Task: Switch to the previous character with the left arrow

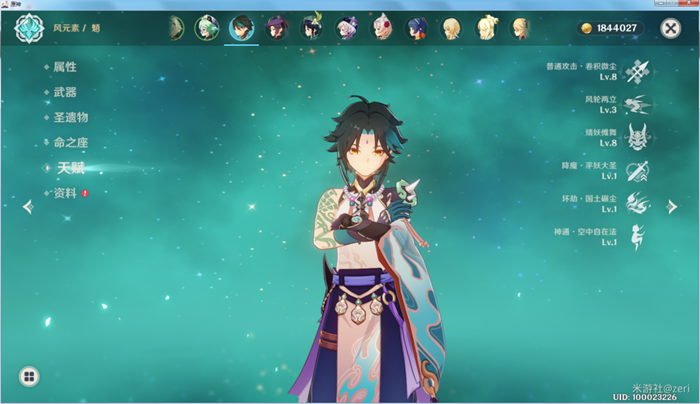Action: pos(27,207)
